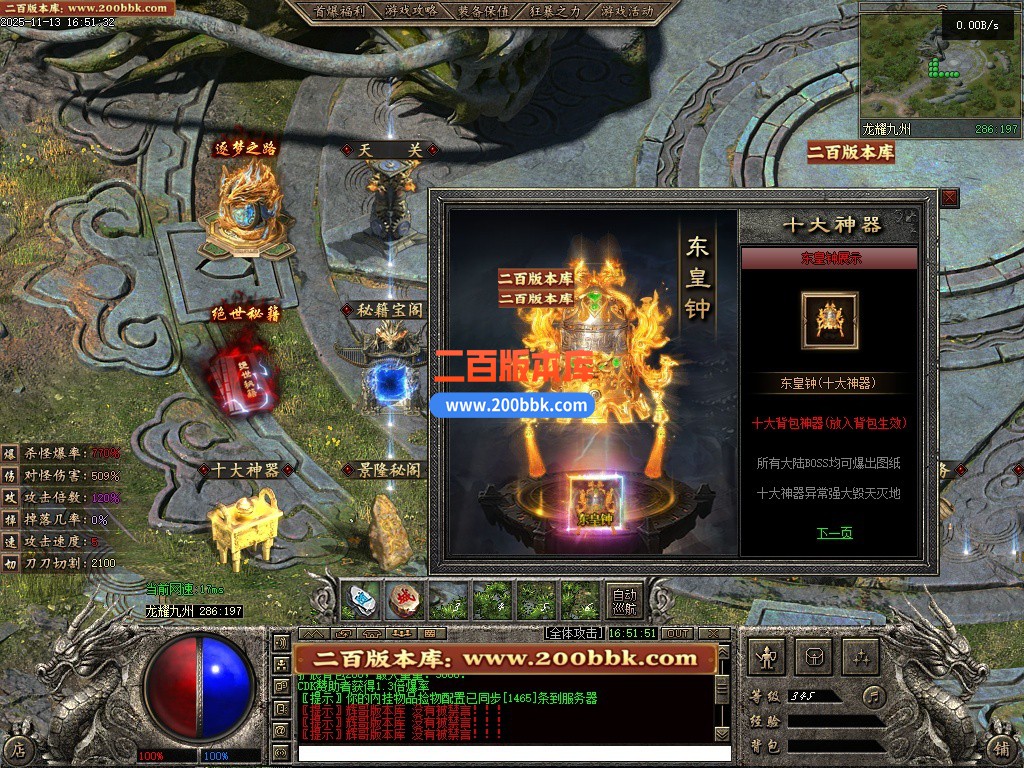Toggle the 自动巡航 auto-cruise button
Viewport: 1024px width, 768px height.
click(624, 600)
